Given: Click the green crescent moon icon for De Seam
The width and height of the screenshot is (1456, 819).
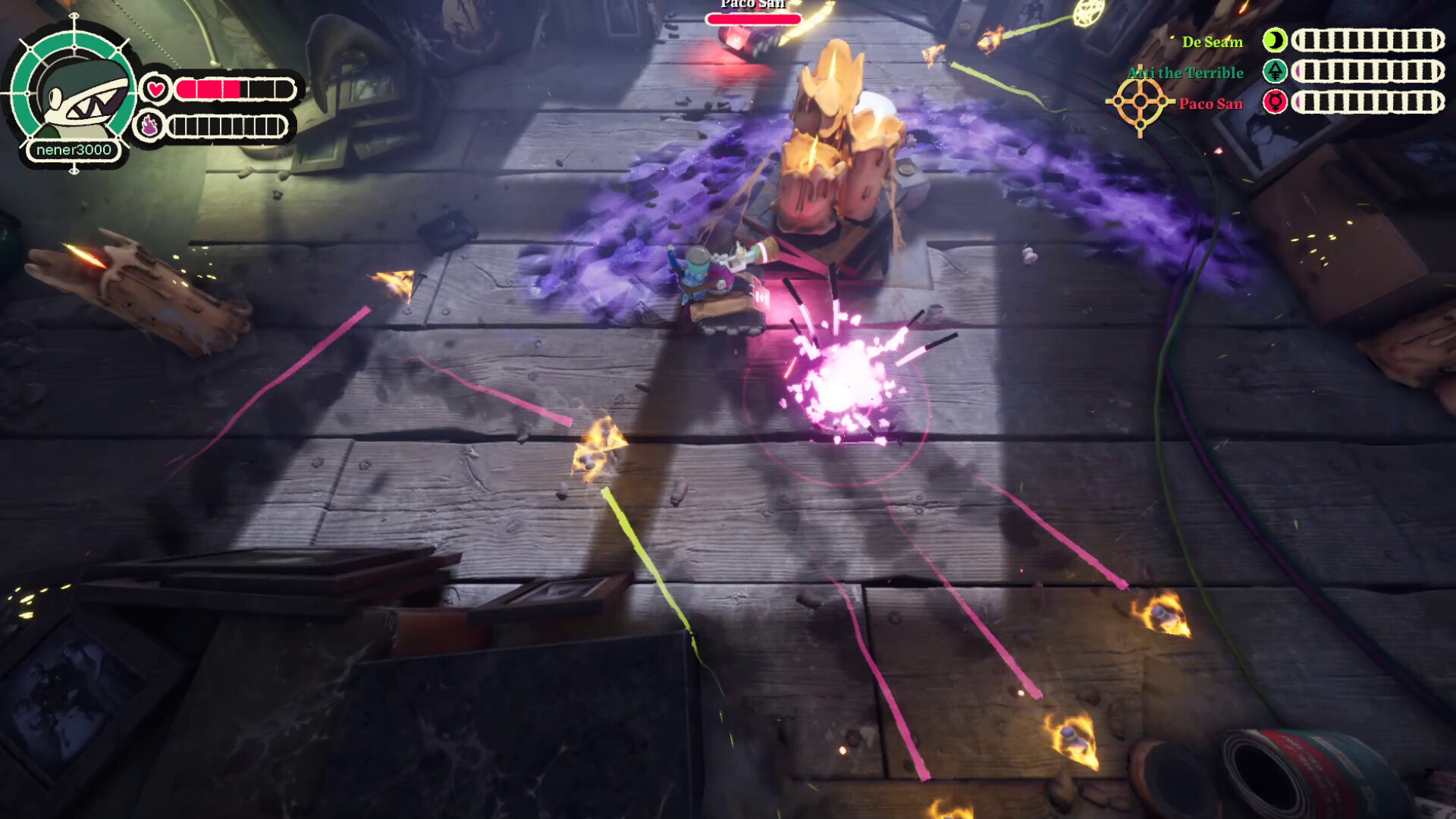Looking at the screenshot, I should click(x=1275, y=39).
